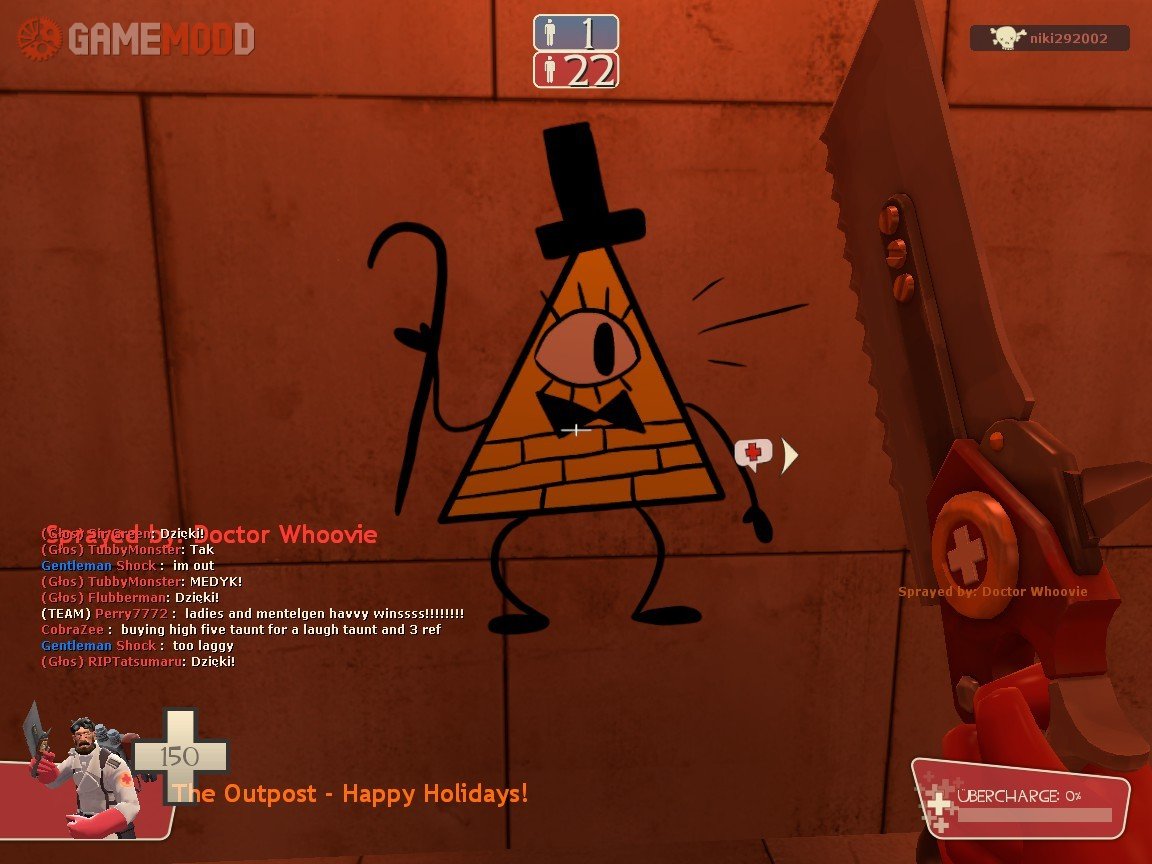1152x864 pixels.
Task: Select Perry7772's team chat message
Action: pyautogui.click(x=252, y=613)
